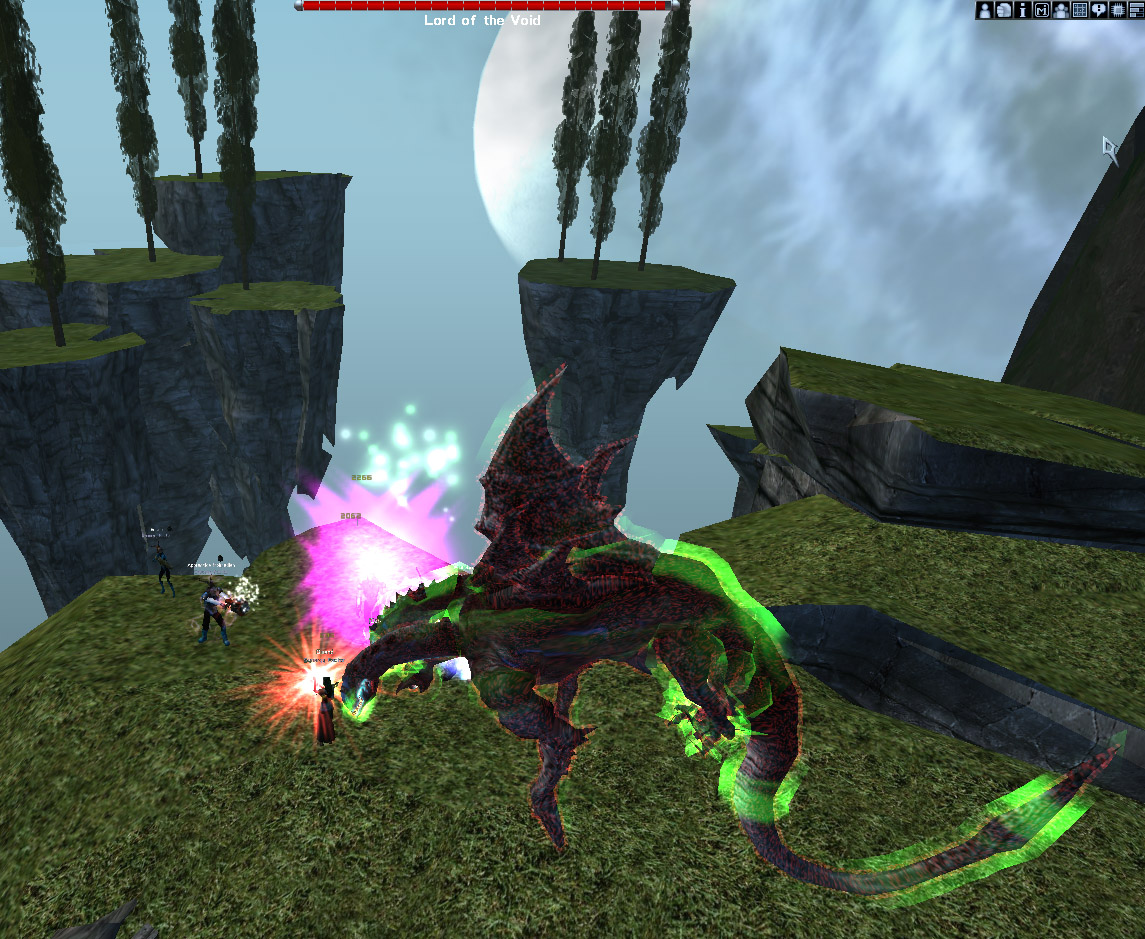Open the group of people icon
This screenshot has height=939, width=1145.
[x=1060, y=10]
